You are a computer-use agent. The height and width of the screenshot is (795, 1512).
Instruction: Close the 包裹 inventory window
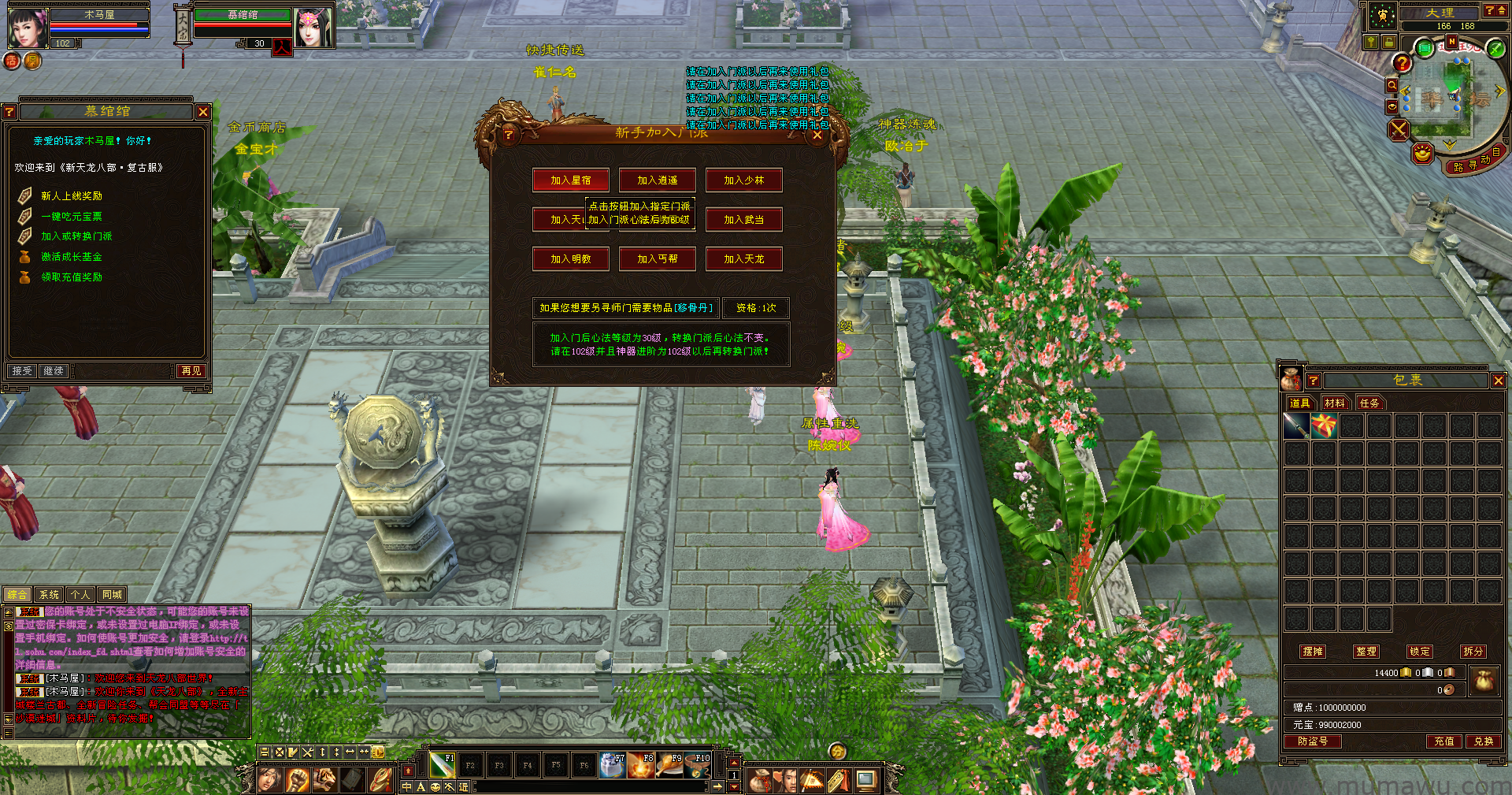point(1498,381)
